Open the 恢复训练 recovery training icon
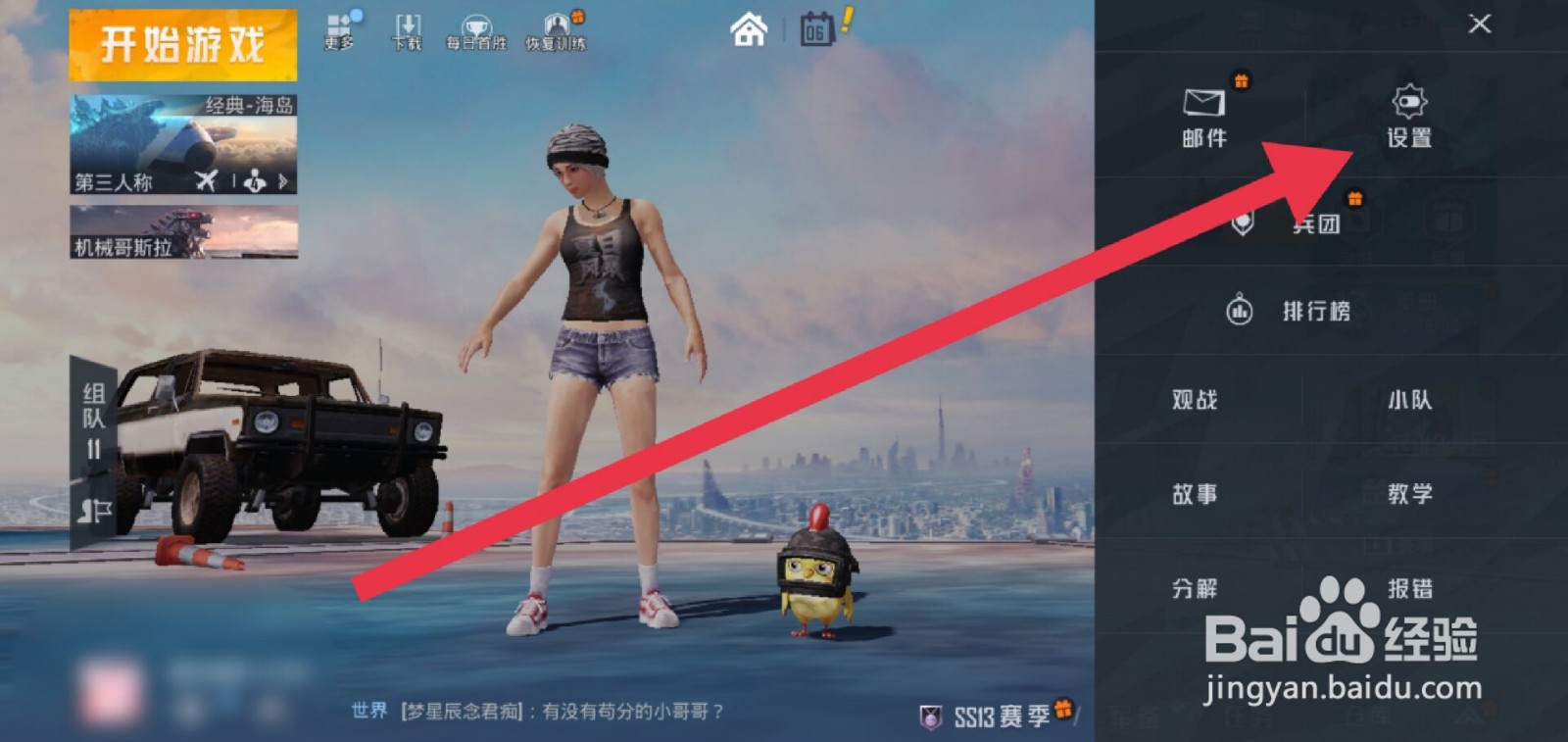The width and height of the screenshot is (1568, 742). [555, 29]
